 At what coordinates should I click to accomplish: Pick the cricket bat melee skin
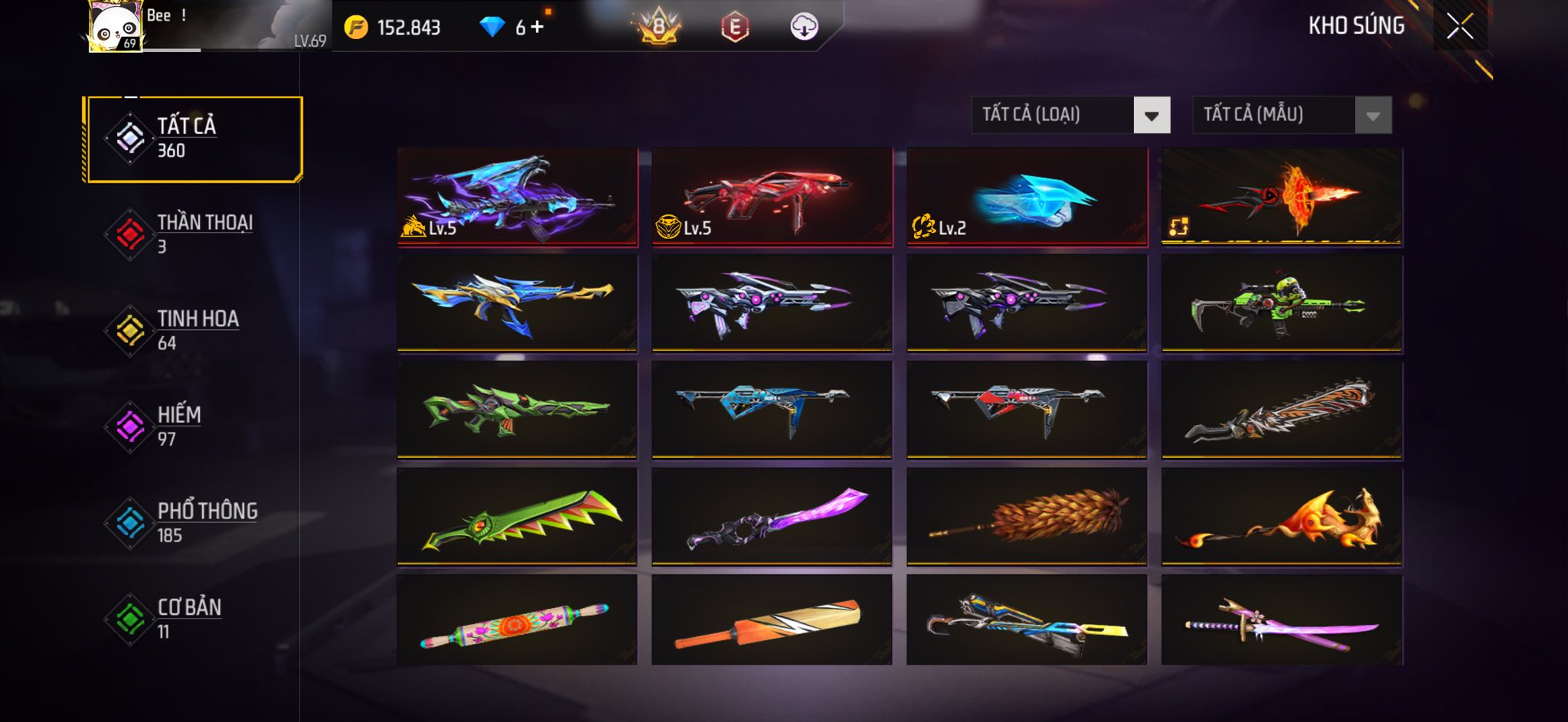pos(772,621)
